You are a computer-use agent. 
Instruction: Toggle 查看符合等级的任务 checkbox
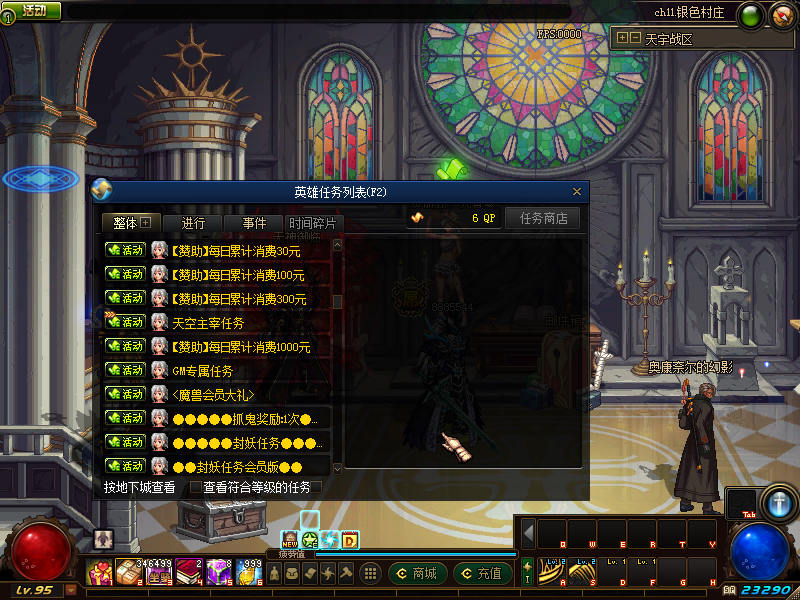pyautogui.click(x=196, y=488)
